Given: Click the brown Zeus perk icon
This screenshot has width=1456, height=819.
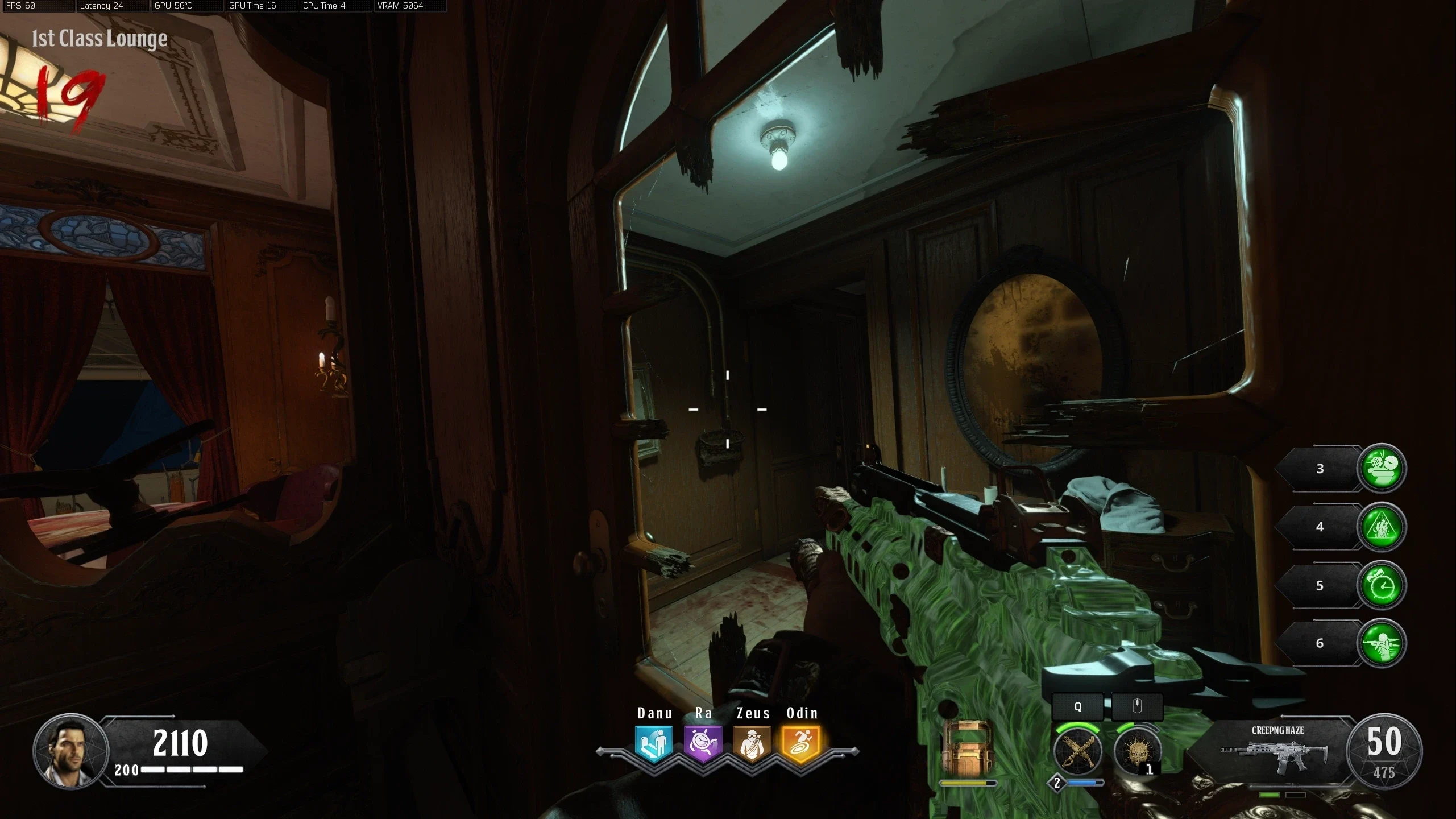Looking at the screenshot, I should click(x=752, y=743).
